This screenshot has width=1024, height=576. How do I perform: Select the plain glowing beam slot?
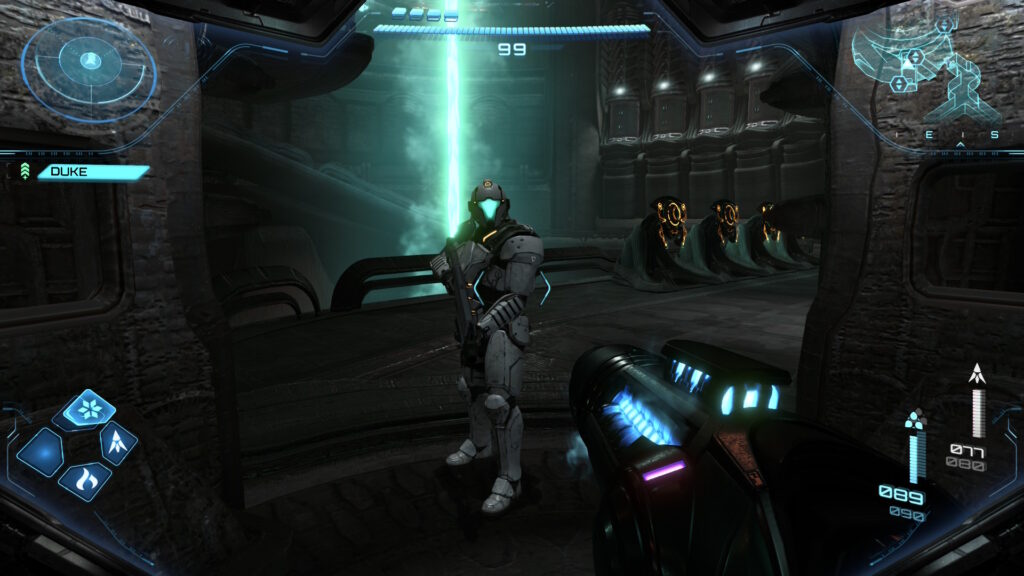pyautogui.click(x=42, y=452)
